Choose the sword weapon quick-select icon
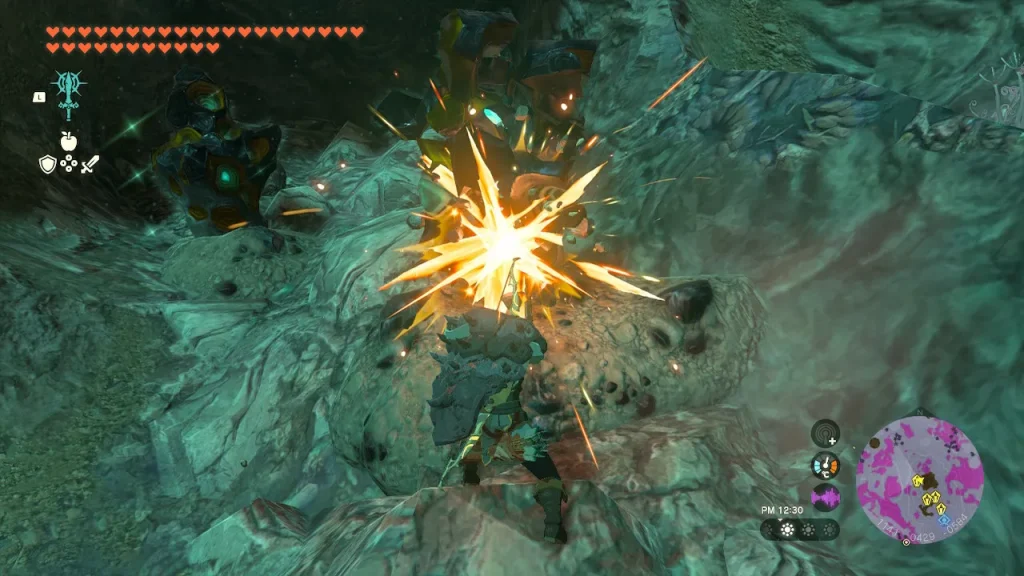This screenshot has width=1024, height=576. pos(90,164)
